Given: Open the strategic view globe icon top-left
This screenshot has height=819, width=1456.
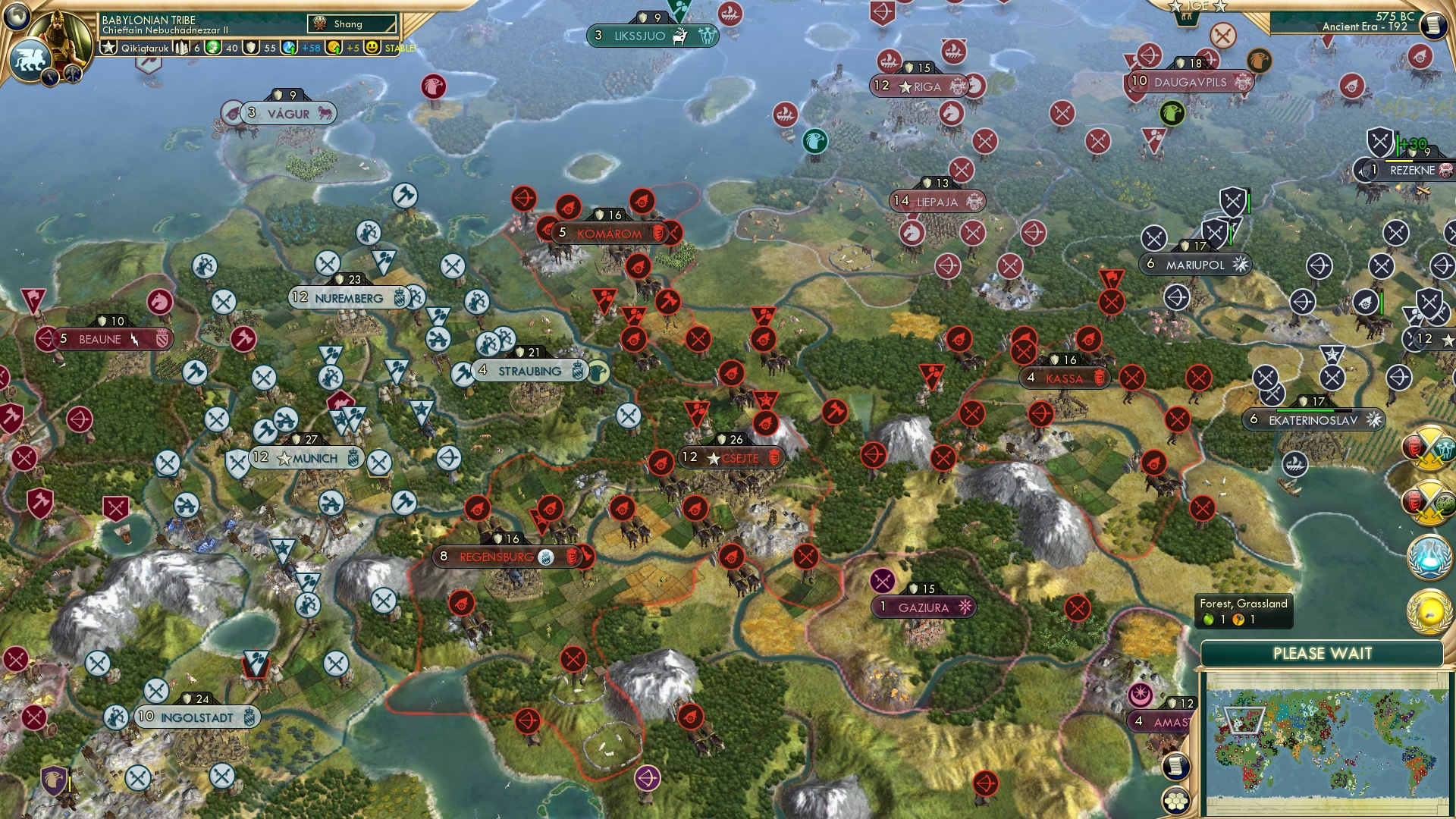Looking at the screenshot, I should [15, 15].
